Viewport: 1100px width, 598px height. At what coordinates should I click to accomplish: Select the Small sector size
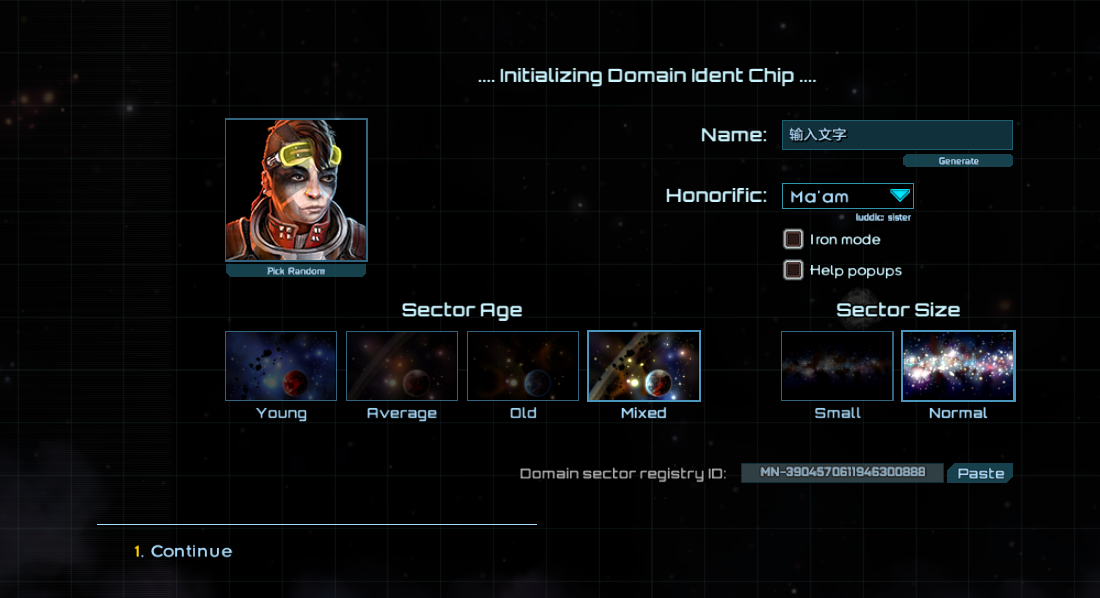pyautogui.click(x=837, y=366)
